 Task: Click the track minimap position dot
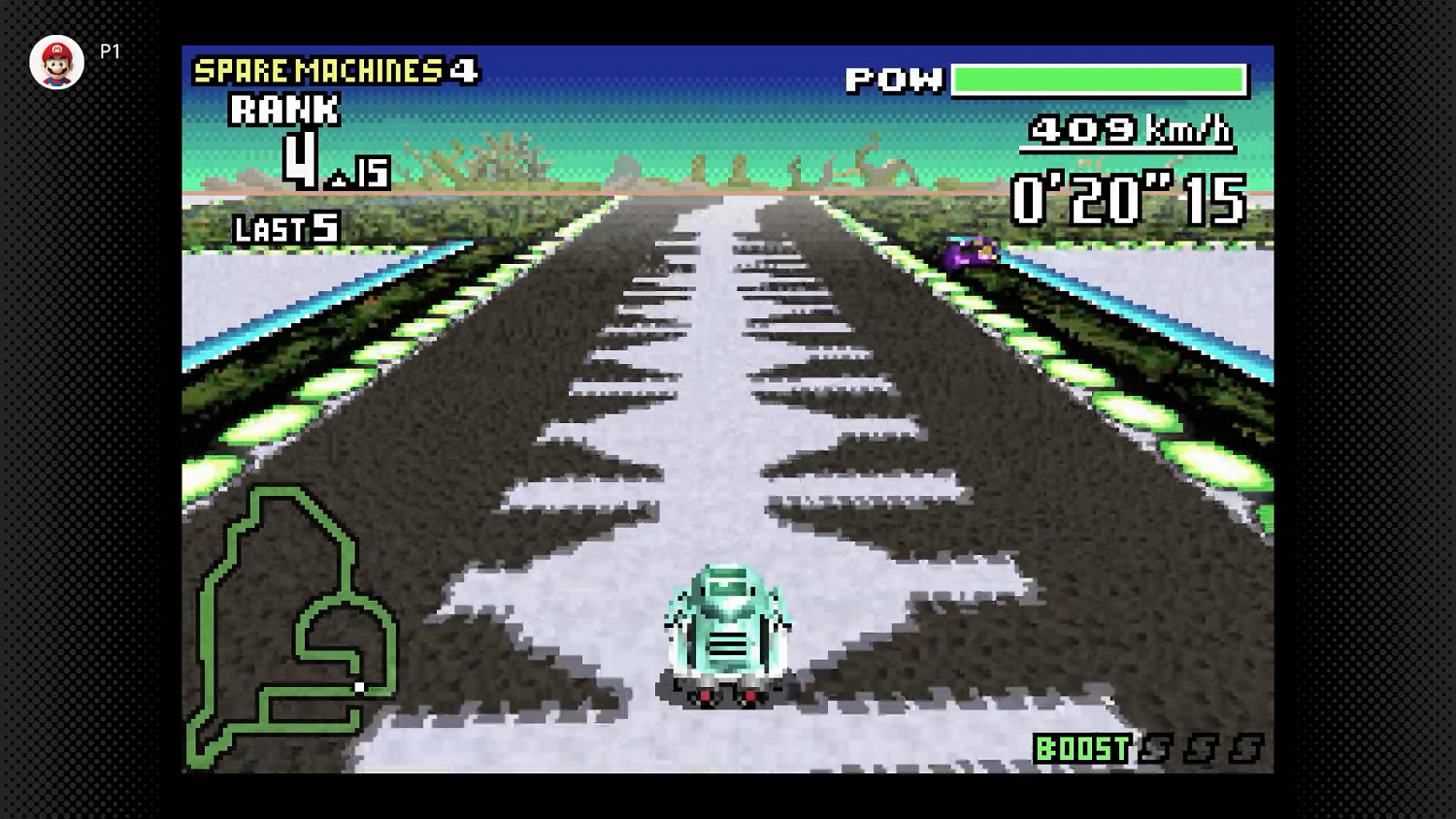(x=360, y=685)
